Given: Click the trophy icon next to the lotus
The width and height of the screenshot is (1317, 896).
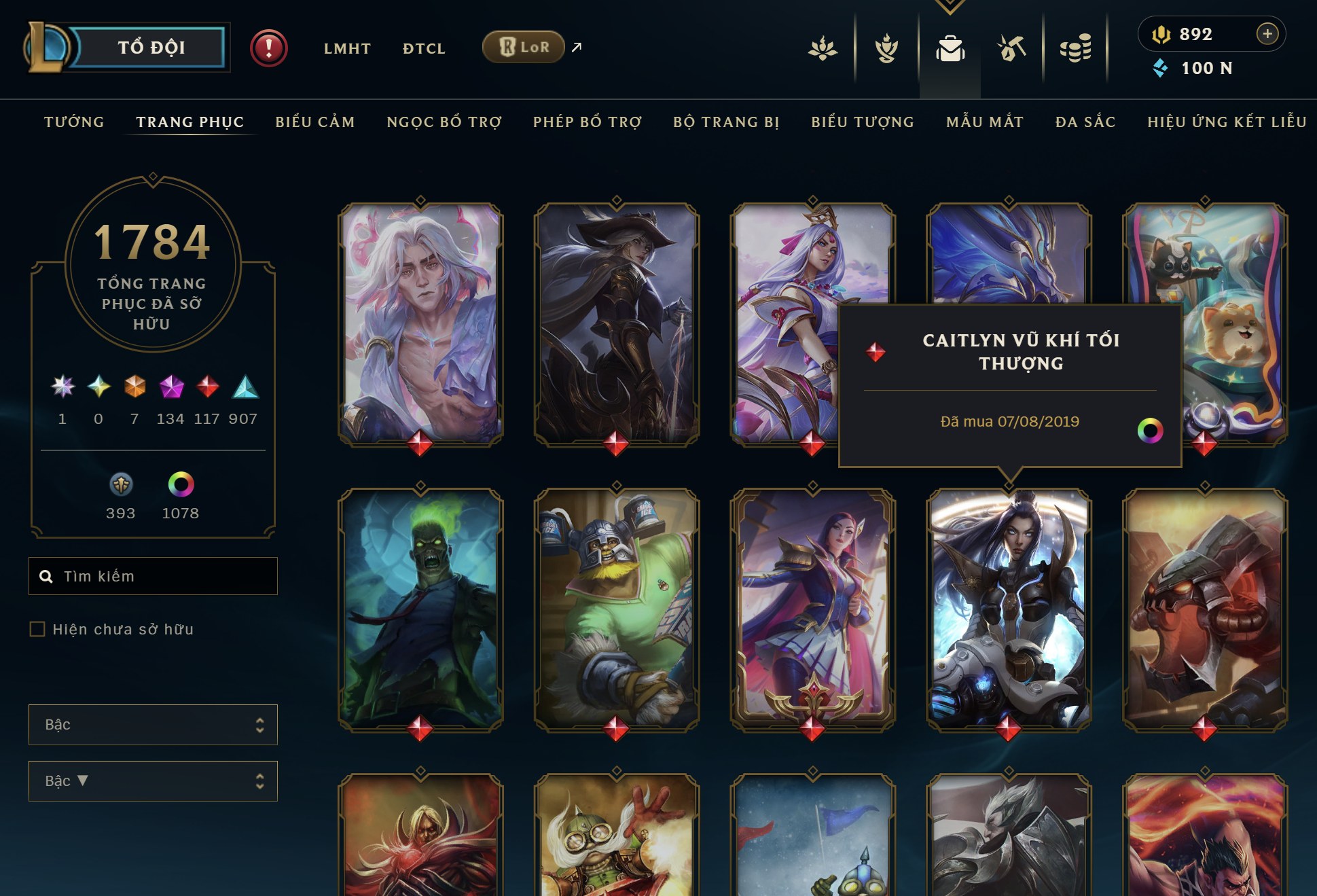Looking at the screenshot, I should pos(887,48).
